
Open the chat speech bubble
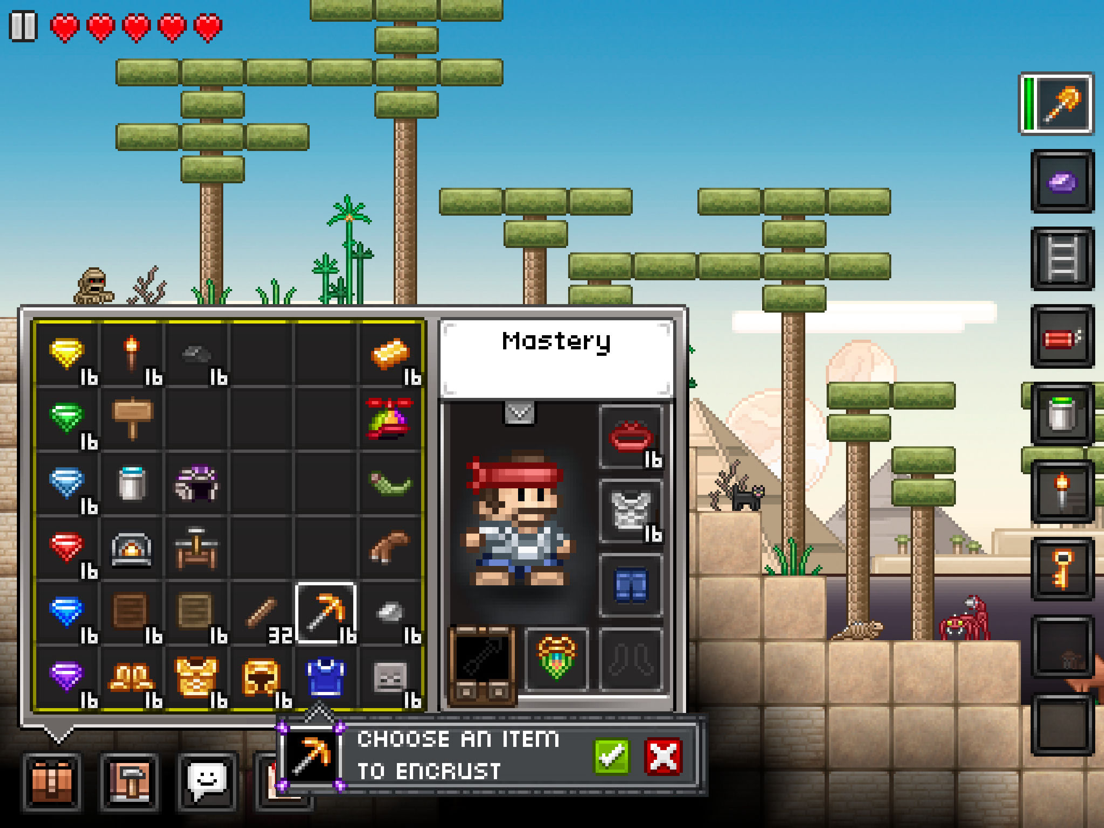point(206,781)
